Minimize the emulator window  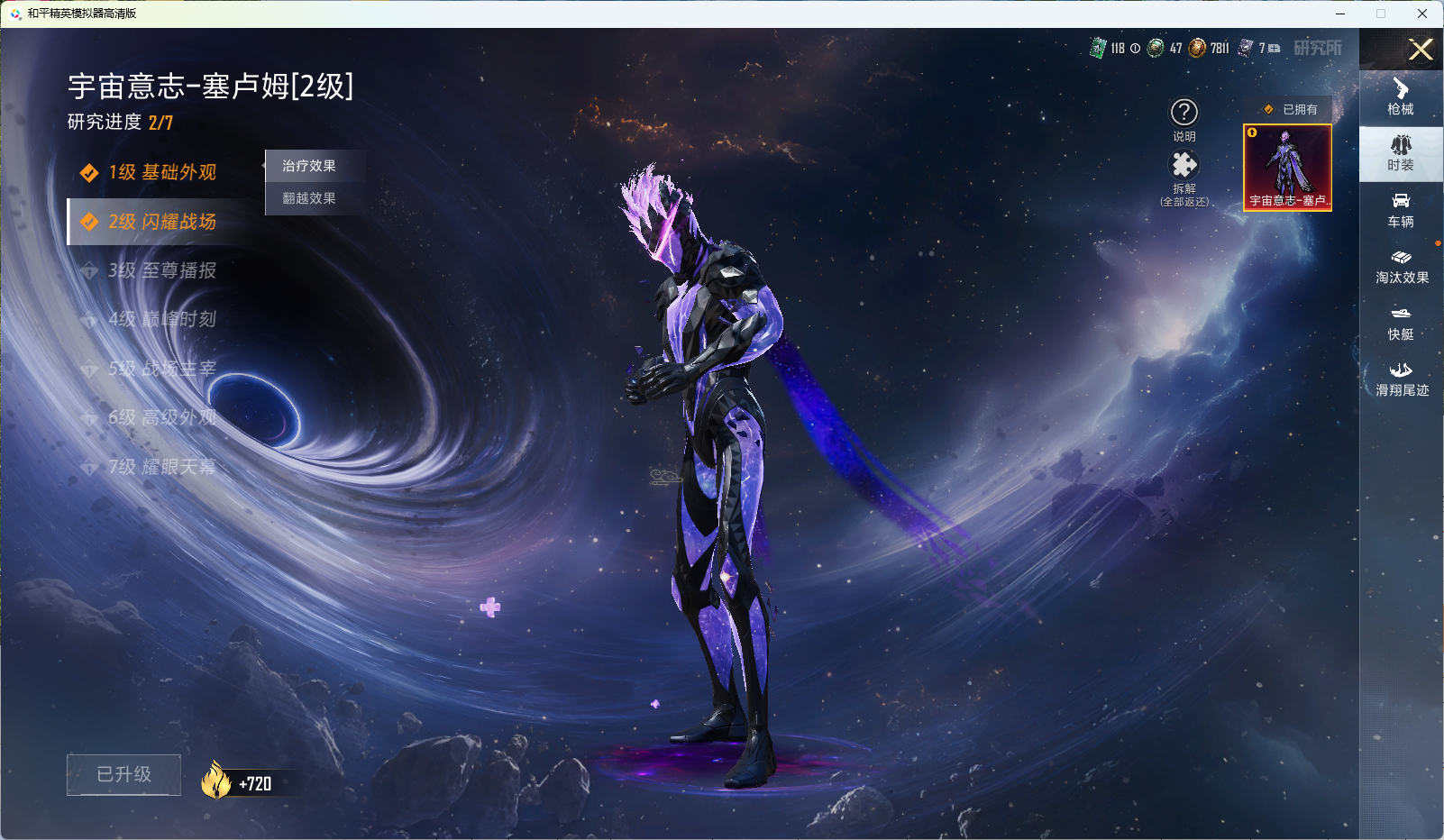point(1340,14)
